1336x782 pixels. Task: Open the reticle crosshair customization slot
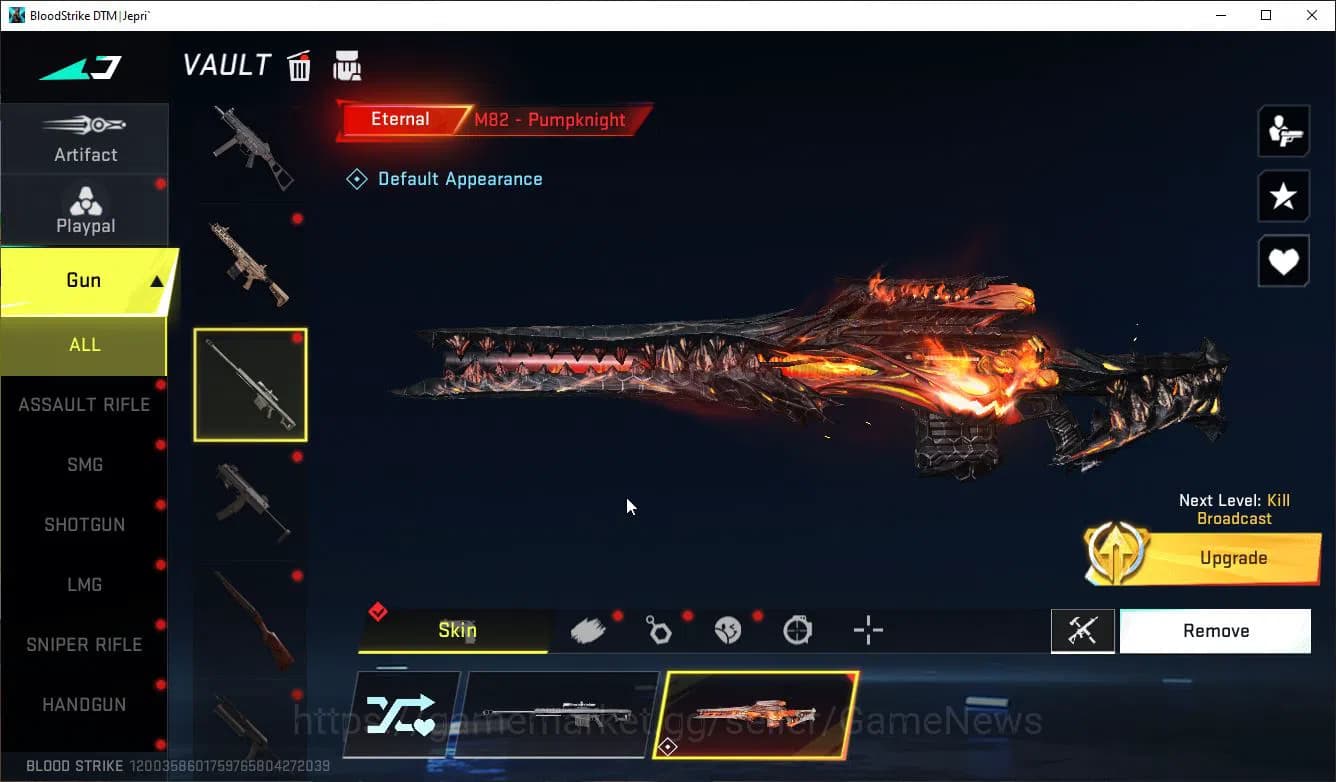tap(866, 630)
